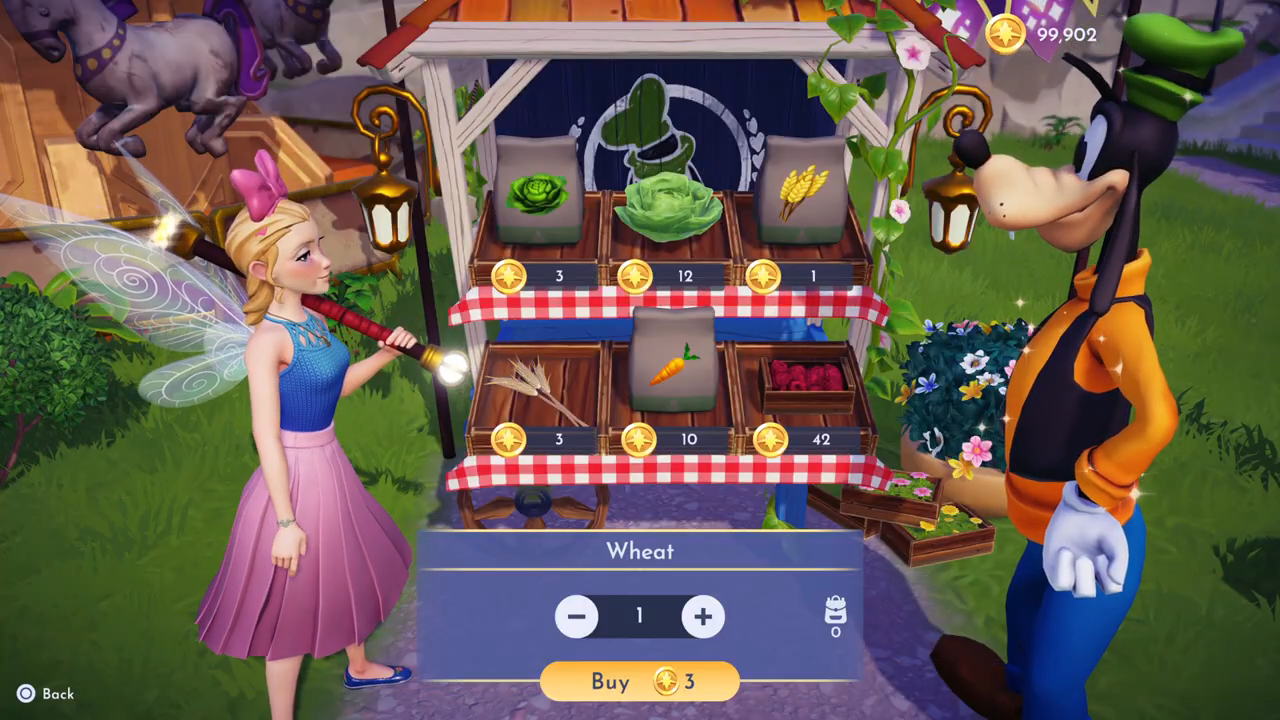Increase purchase quantity with plus button
This screenshot has width=1280, height=720.
703,617
